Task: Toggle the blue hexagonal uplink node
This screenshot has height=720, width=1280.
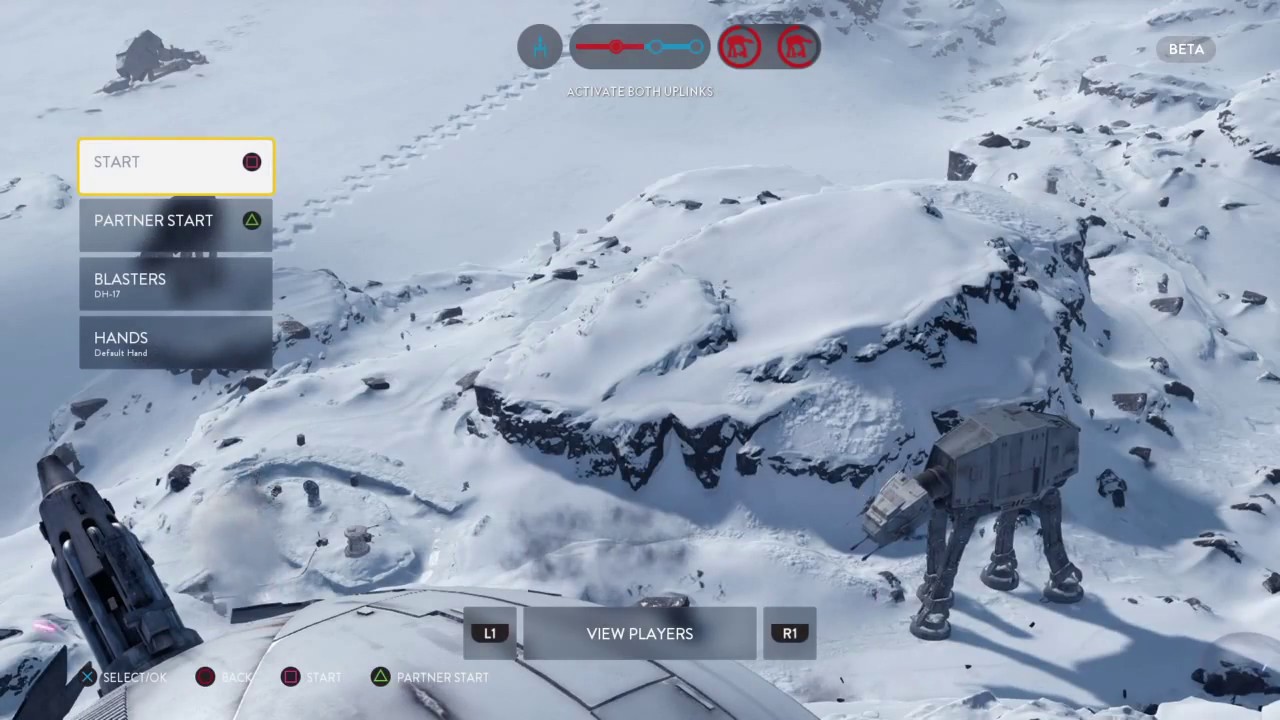Action: (x=655, y=47)
